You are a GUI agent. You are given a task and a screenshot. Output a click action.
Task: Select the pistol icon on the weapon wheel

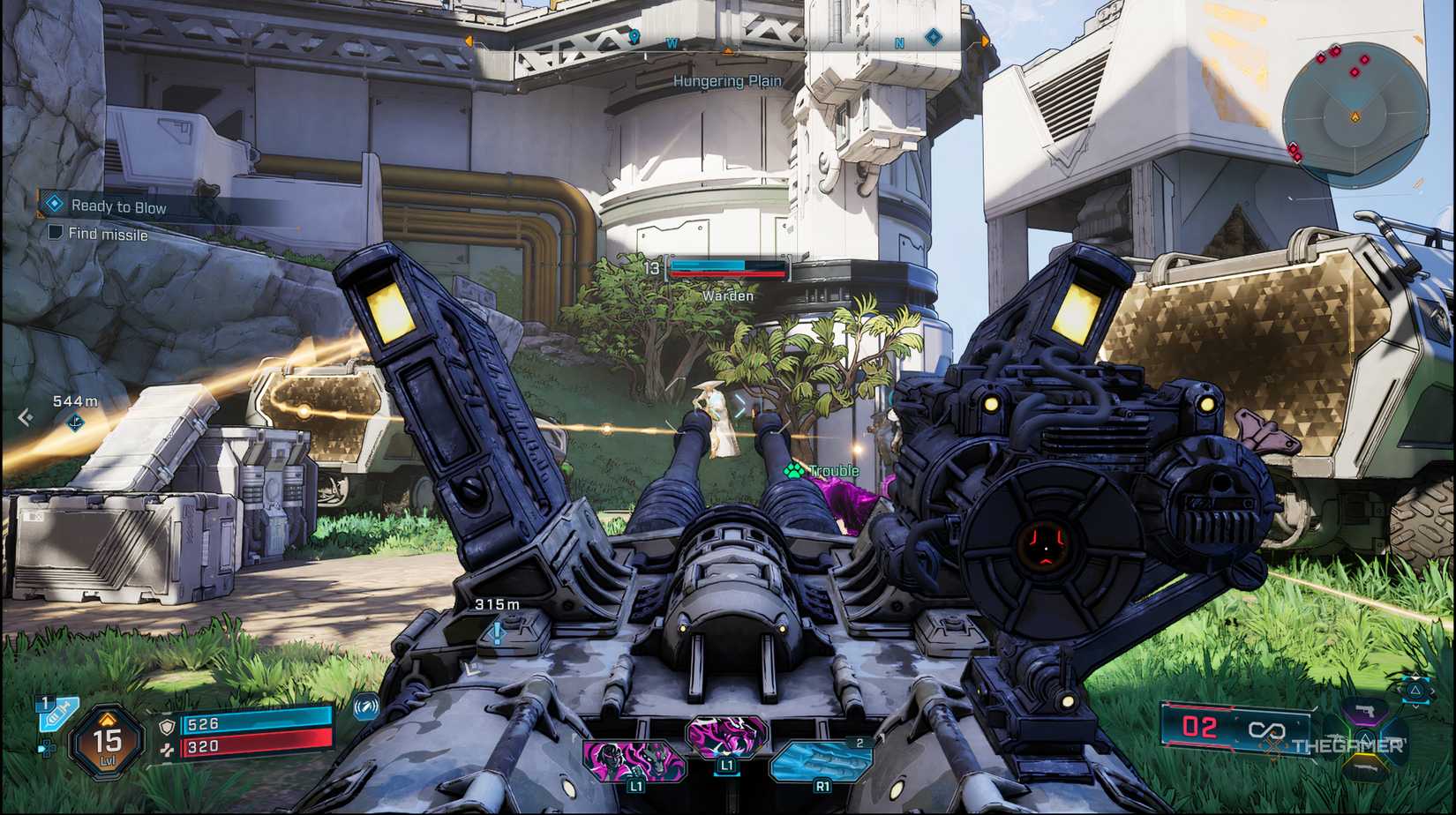tap(1365, 711)
